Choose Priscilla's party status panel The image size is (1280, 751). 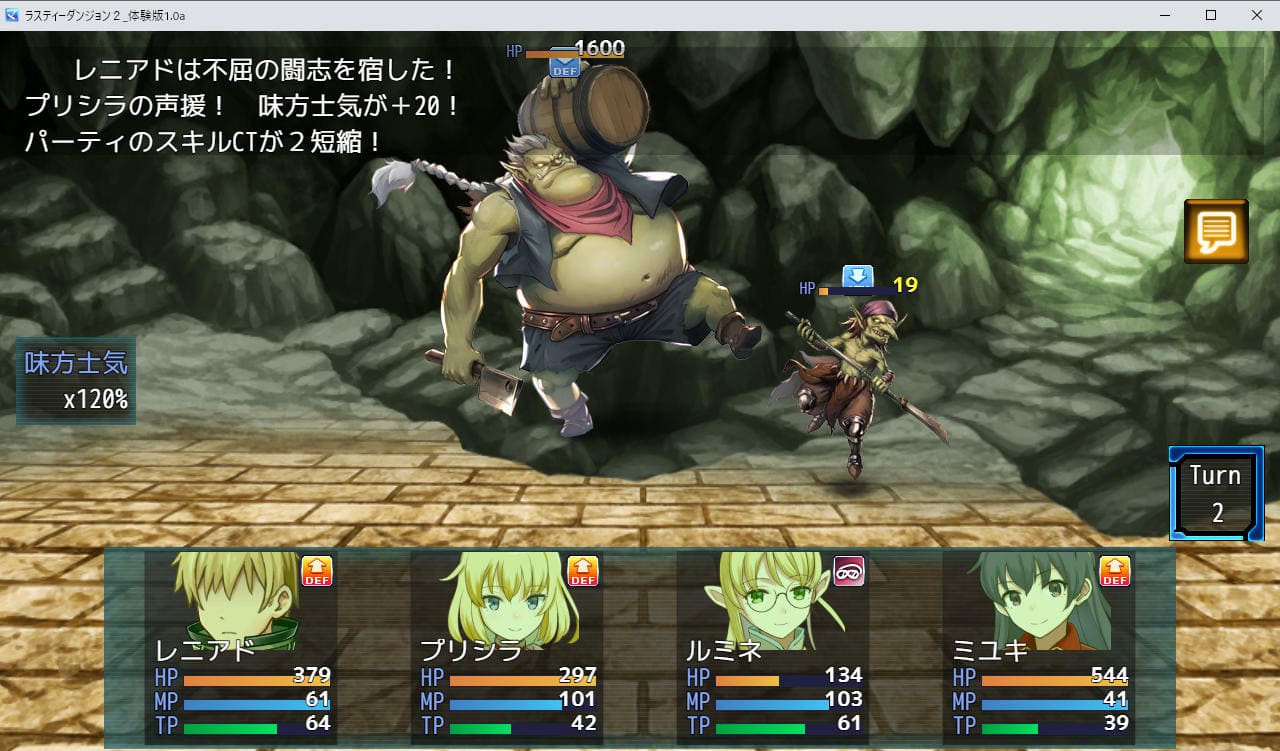(507, 647)
